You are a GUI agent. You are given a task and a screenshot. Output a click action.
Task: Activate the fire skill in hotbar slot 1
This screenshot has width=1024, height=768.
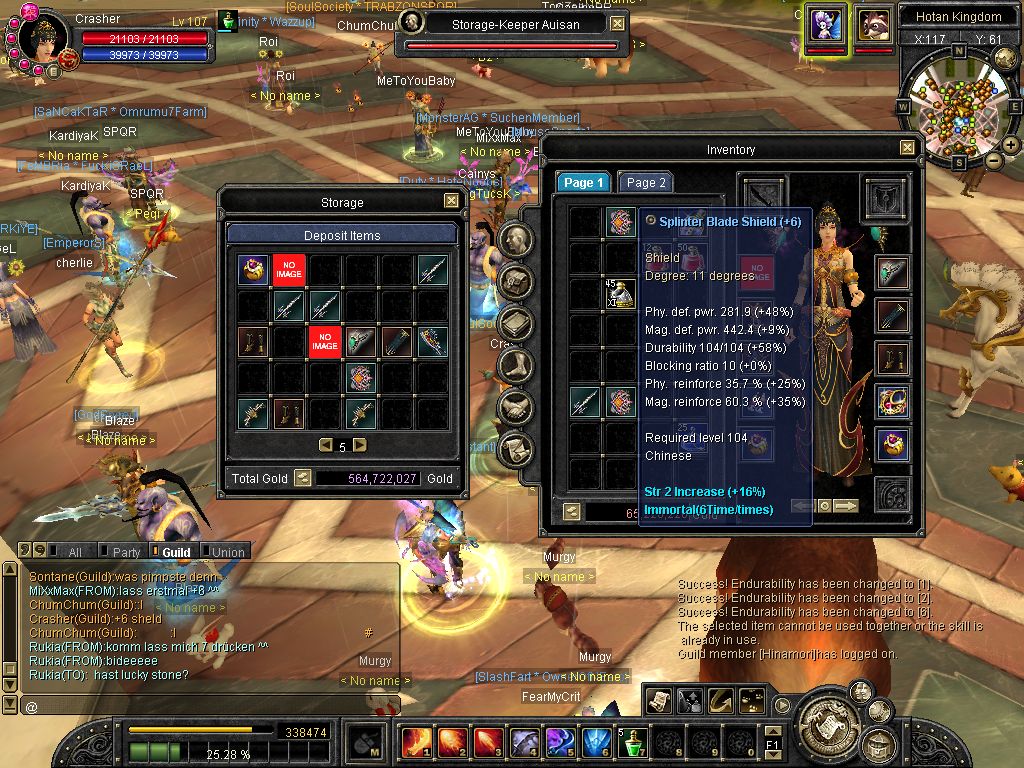pos(415,742)
